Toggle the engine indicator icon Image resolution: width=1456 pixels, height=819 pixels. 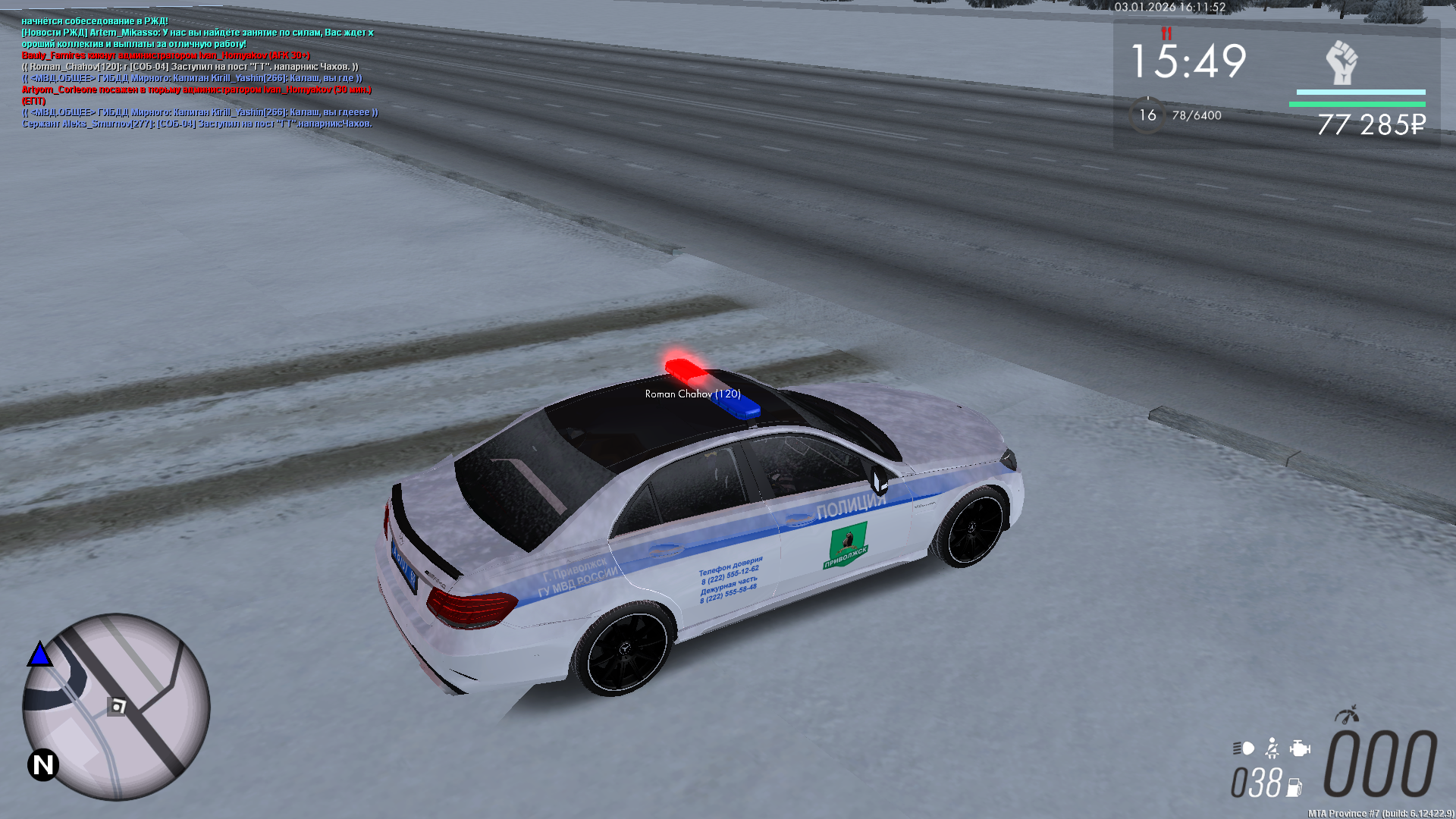point(1300,748)
